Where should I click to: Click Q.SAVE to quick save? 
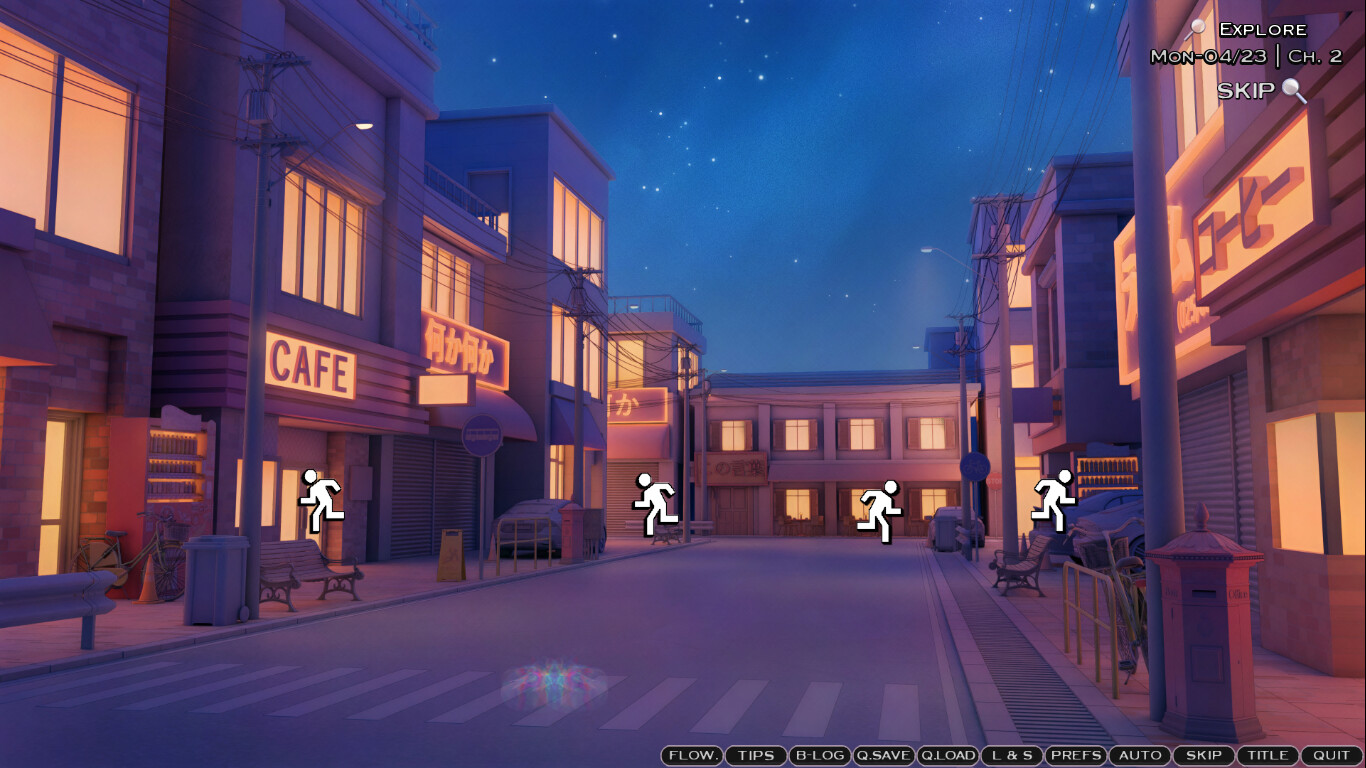coord(883,756)
